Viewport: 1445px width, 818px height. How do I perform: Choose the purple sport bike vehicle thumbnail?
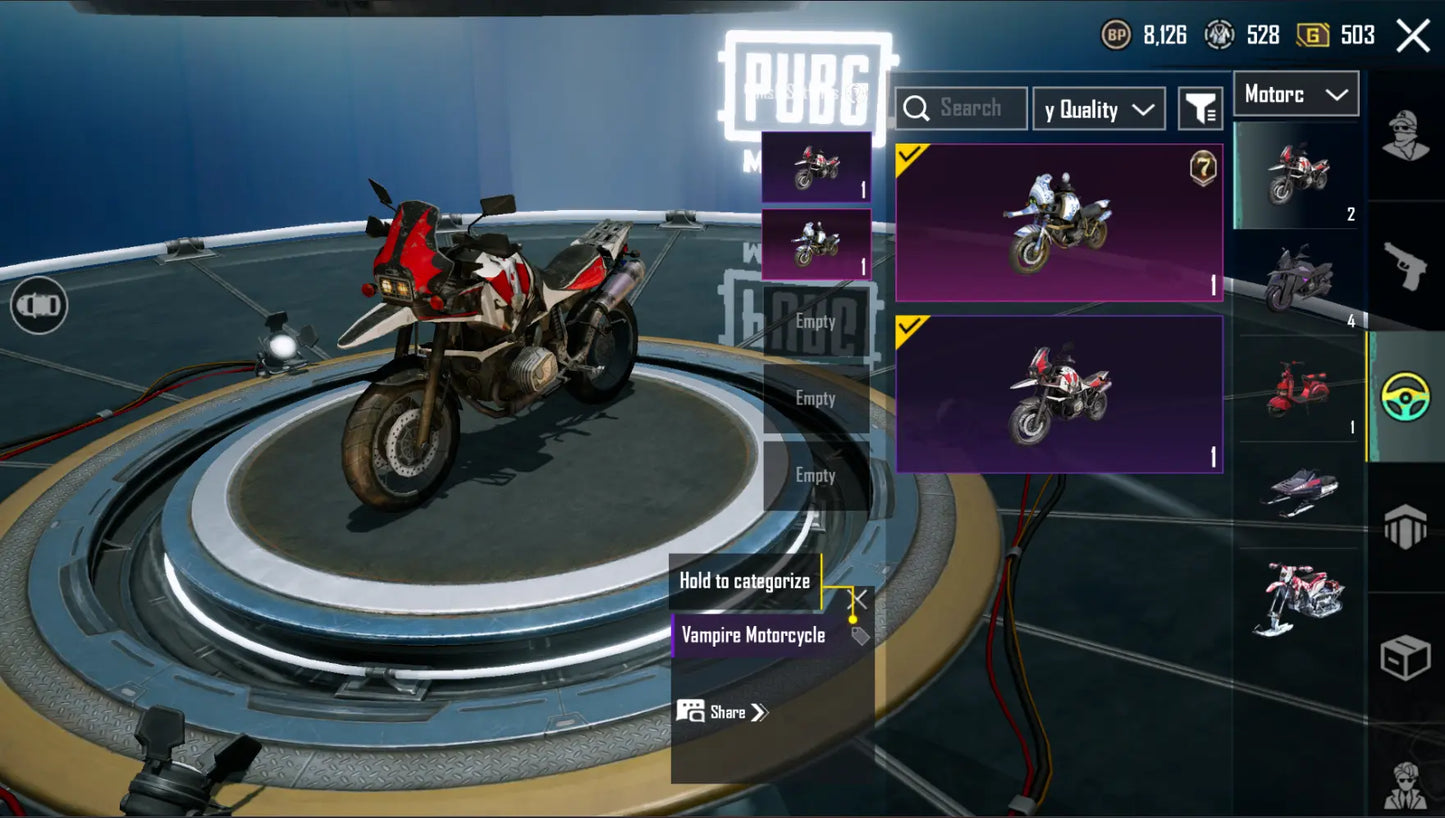point(1298,280)
